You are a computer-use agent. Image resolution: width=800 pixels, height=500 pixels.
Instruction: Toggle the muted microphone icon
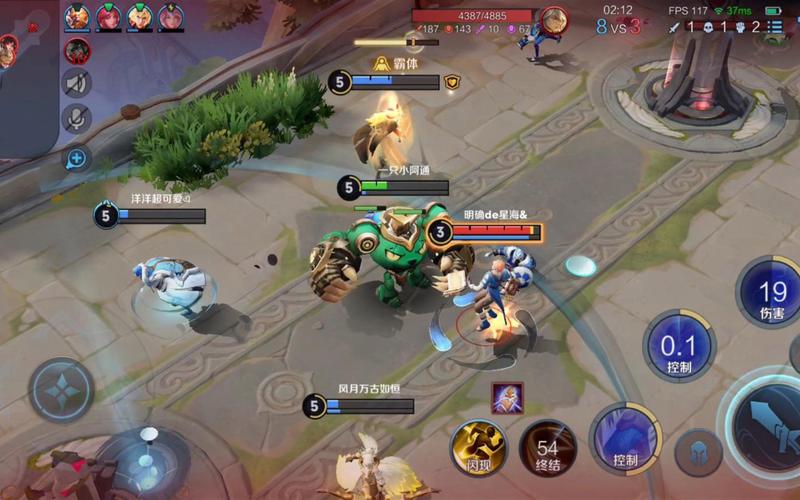[x=76, y=119]
